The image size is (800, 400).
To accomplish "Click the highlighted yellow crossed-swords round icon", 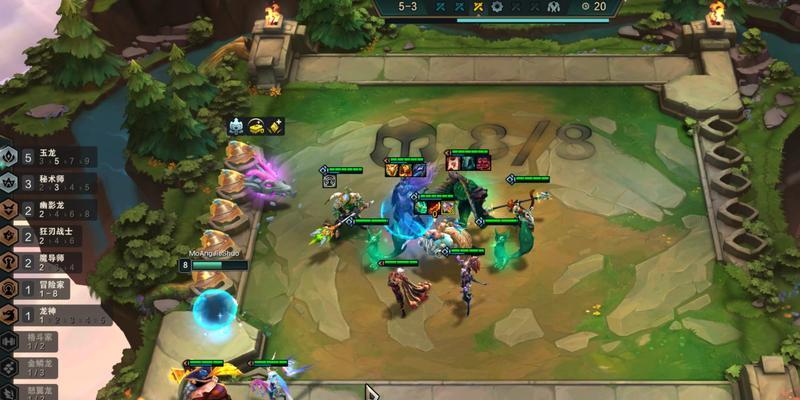I will pos(479,7).
